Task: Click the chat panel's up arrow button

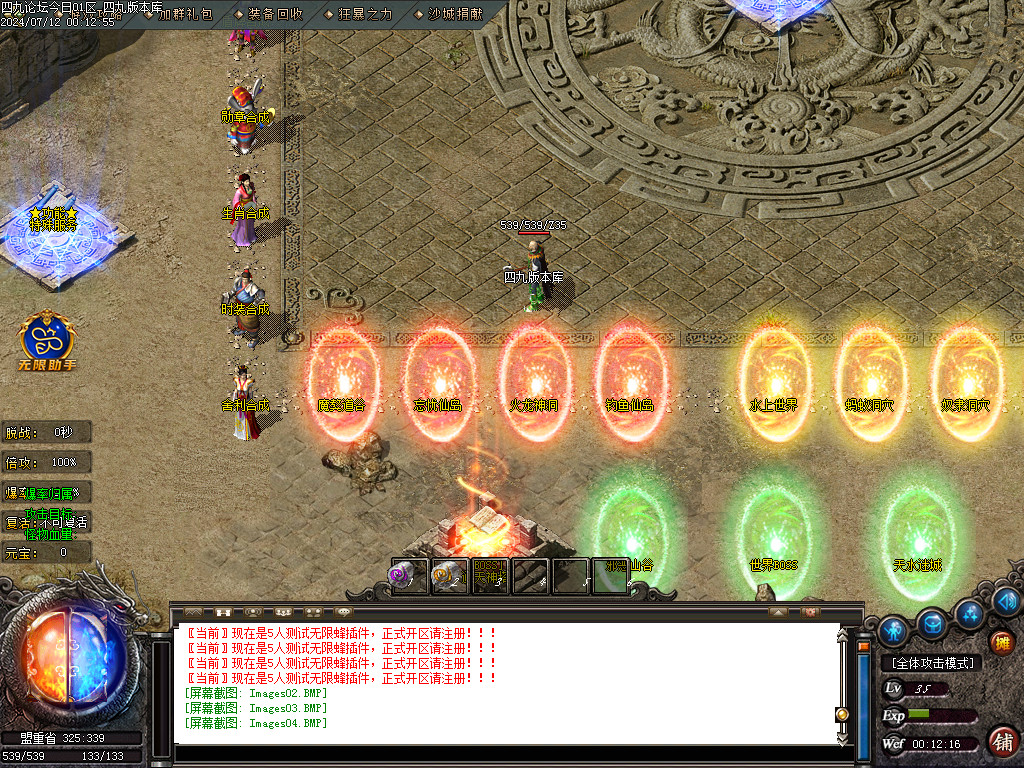Action: (x=777, y=611)
